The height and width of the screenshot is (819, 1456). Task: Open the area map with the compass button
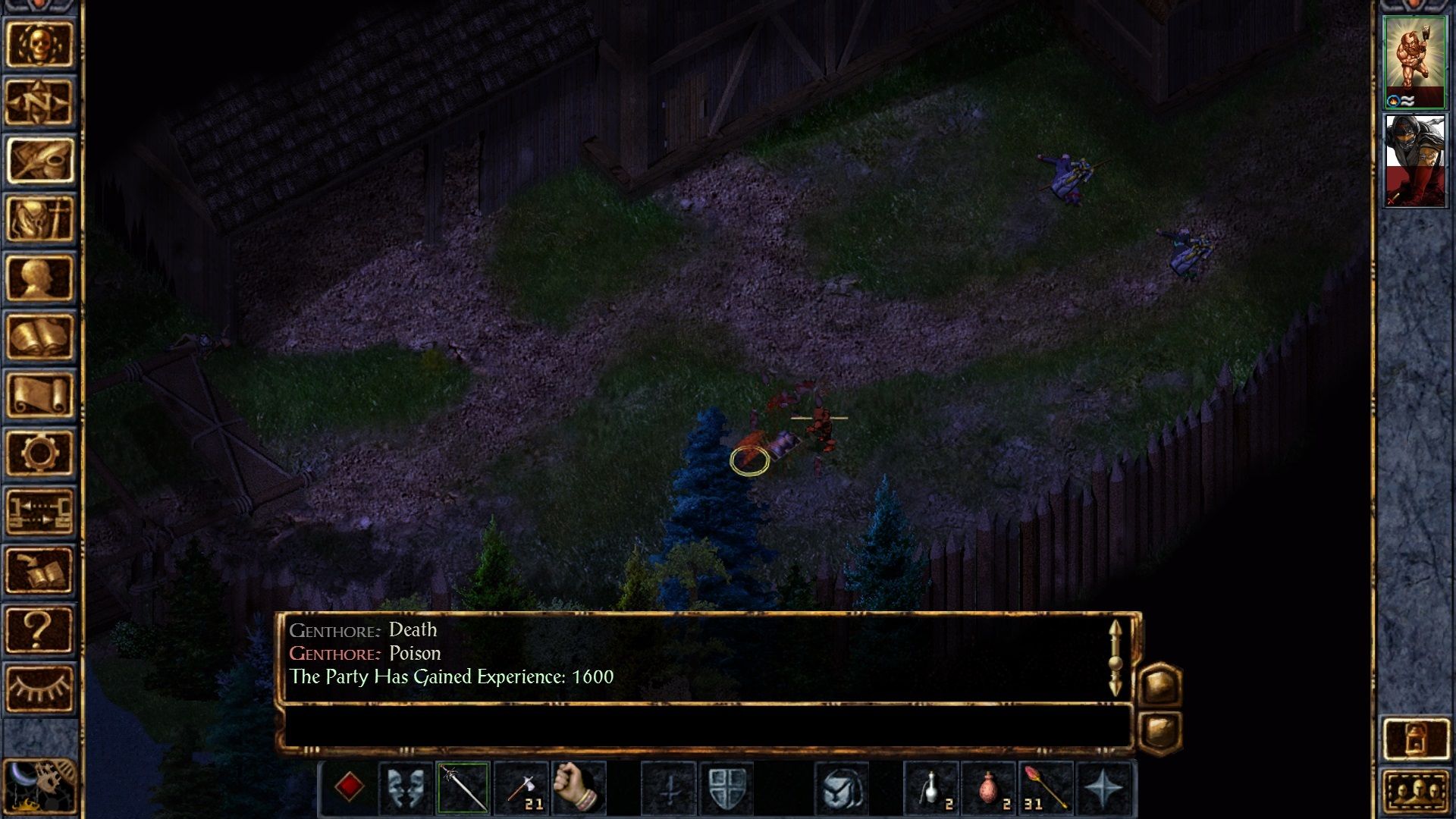click(x=39, y=102)
